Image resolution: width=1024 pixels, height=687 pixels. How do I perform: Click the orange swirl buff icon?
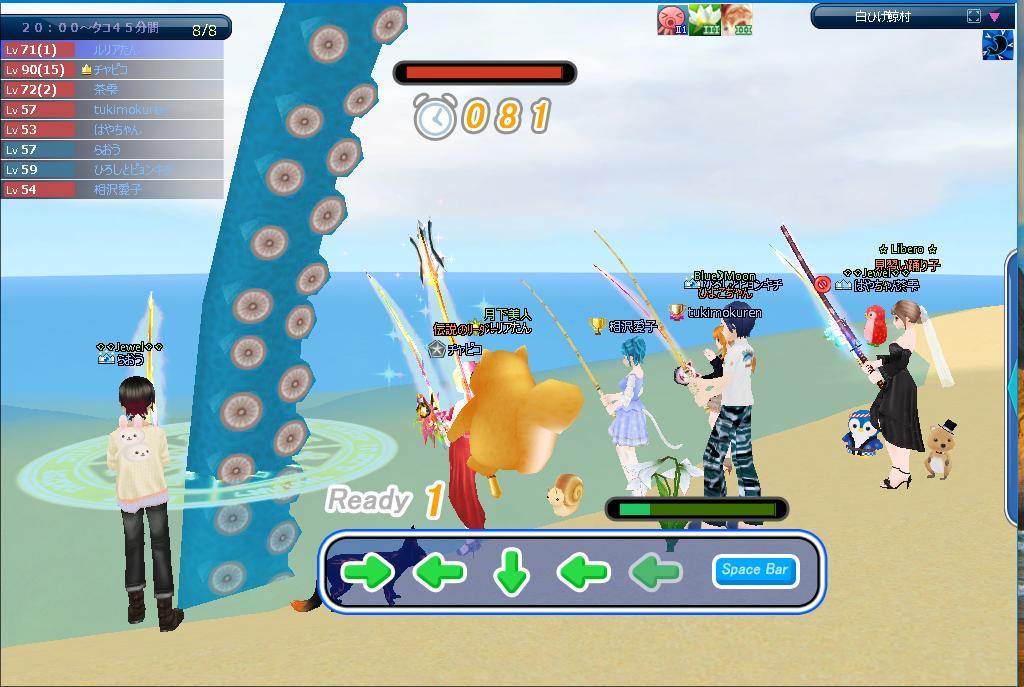click(x=737, y=20)
